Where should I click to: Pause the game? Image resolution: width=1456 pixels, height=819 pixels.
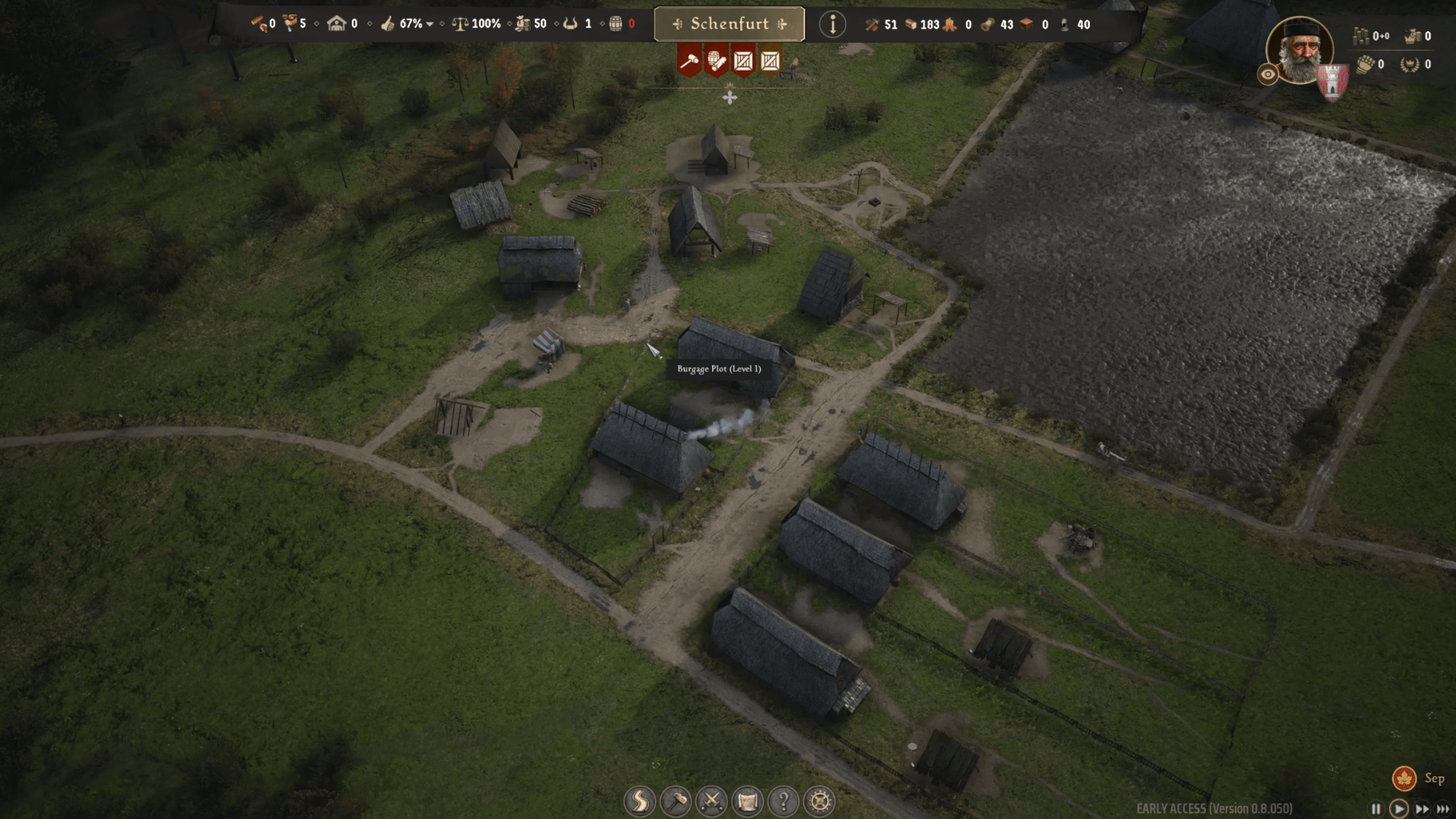pos(1376,809)
